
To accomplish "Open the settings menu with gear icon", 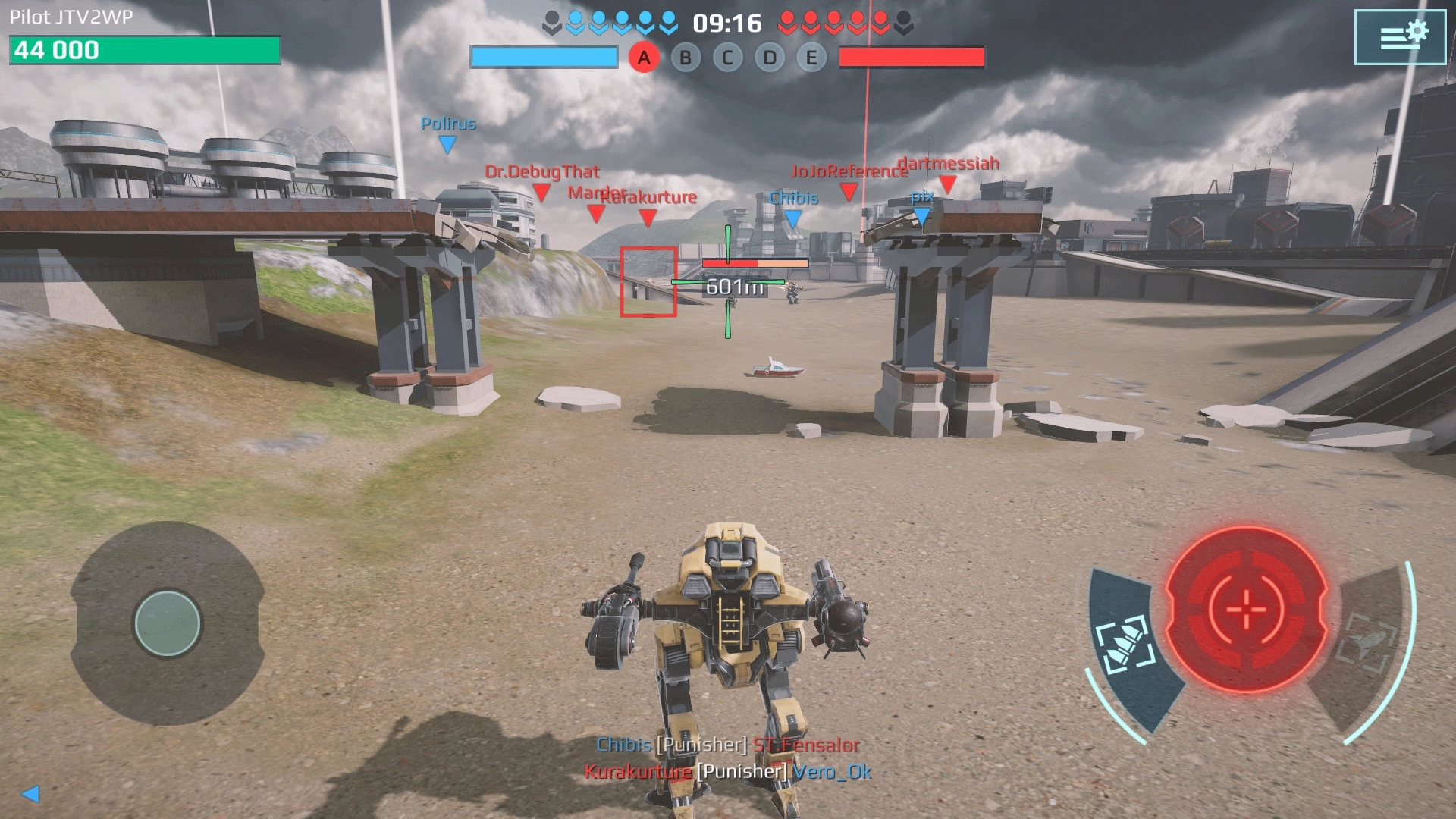I will 1400,37.
